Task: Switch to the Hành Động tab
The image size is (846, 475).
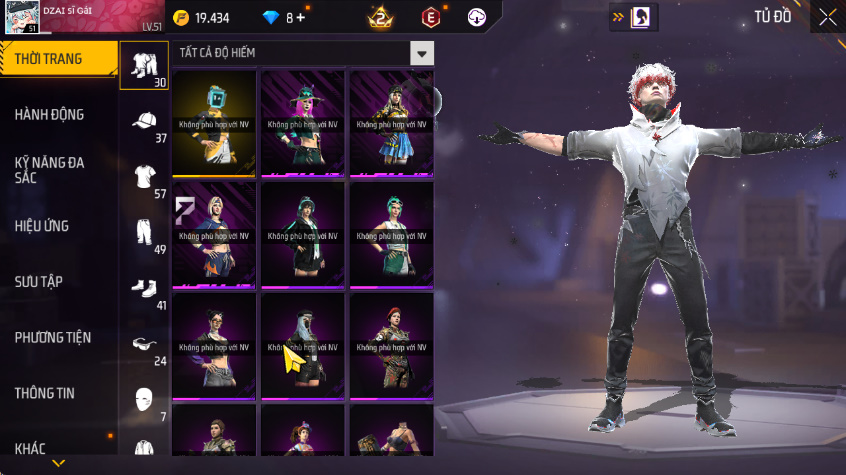Action: tap(50, 115)
